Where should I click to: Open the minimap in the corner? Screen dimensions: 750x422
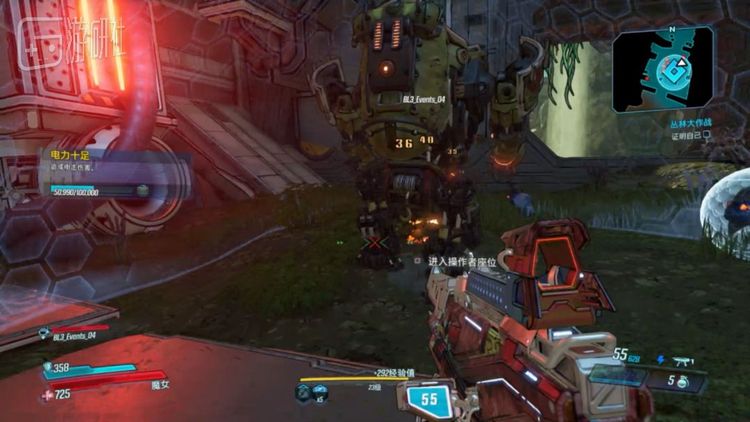tap(664, 69)
